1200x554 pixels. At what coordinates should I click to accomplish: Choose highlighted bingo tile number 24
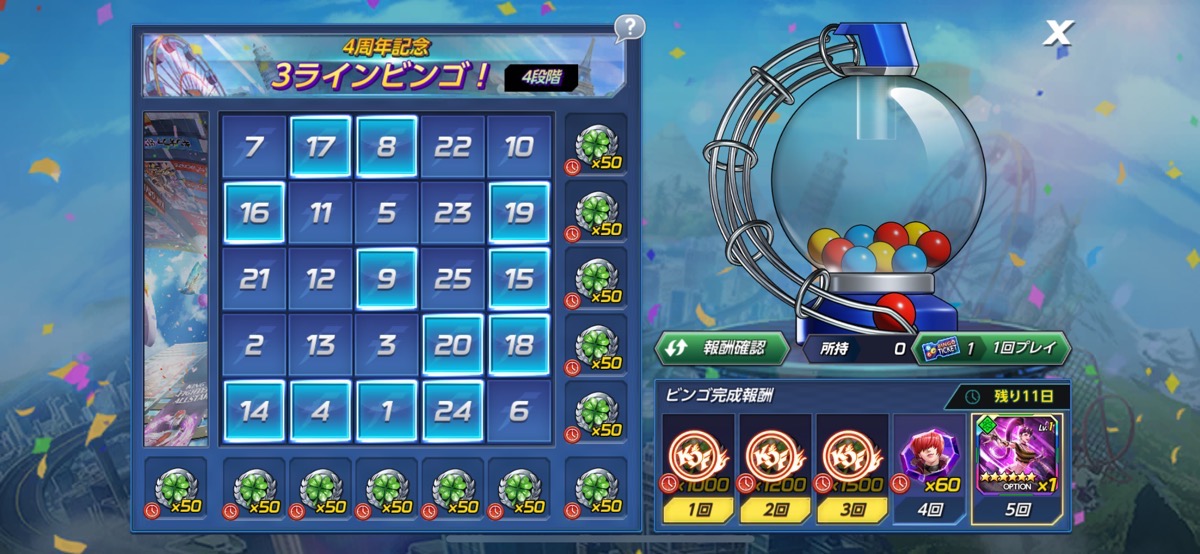coord(453,410)
